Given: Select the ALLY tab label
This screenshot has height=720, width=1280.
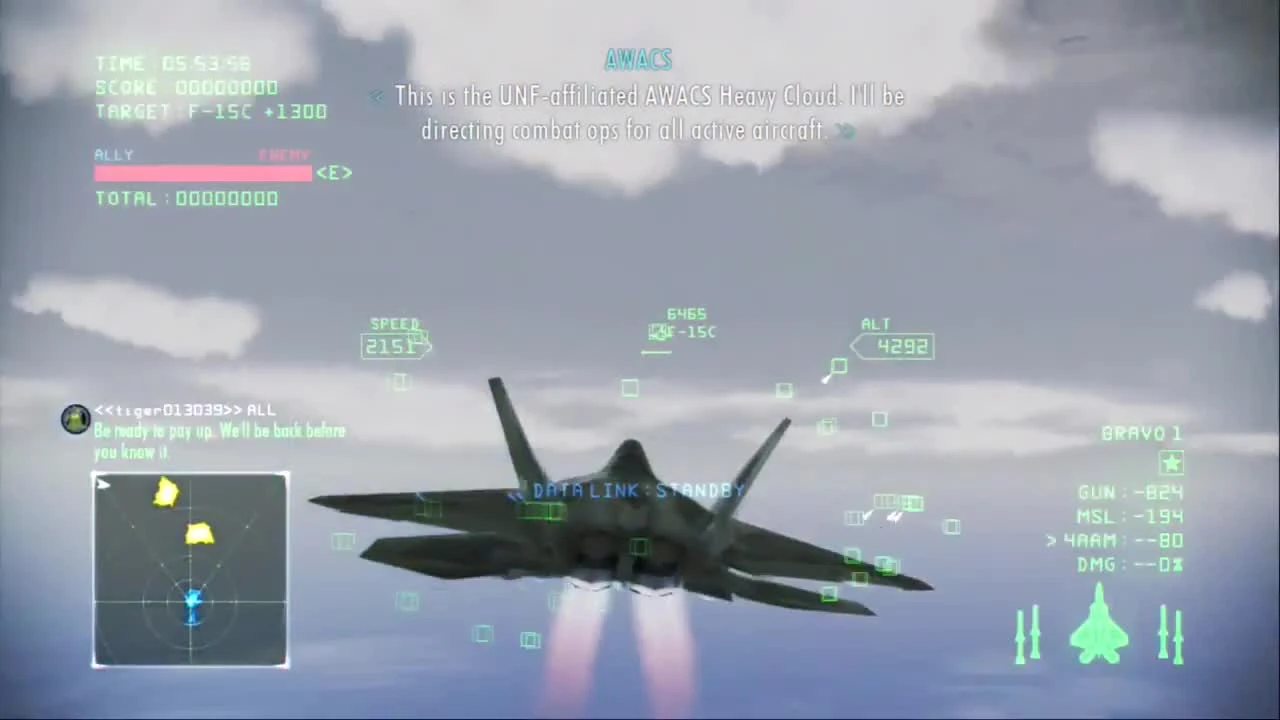Looking at the screenshot, I should (113, 154).
